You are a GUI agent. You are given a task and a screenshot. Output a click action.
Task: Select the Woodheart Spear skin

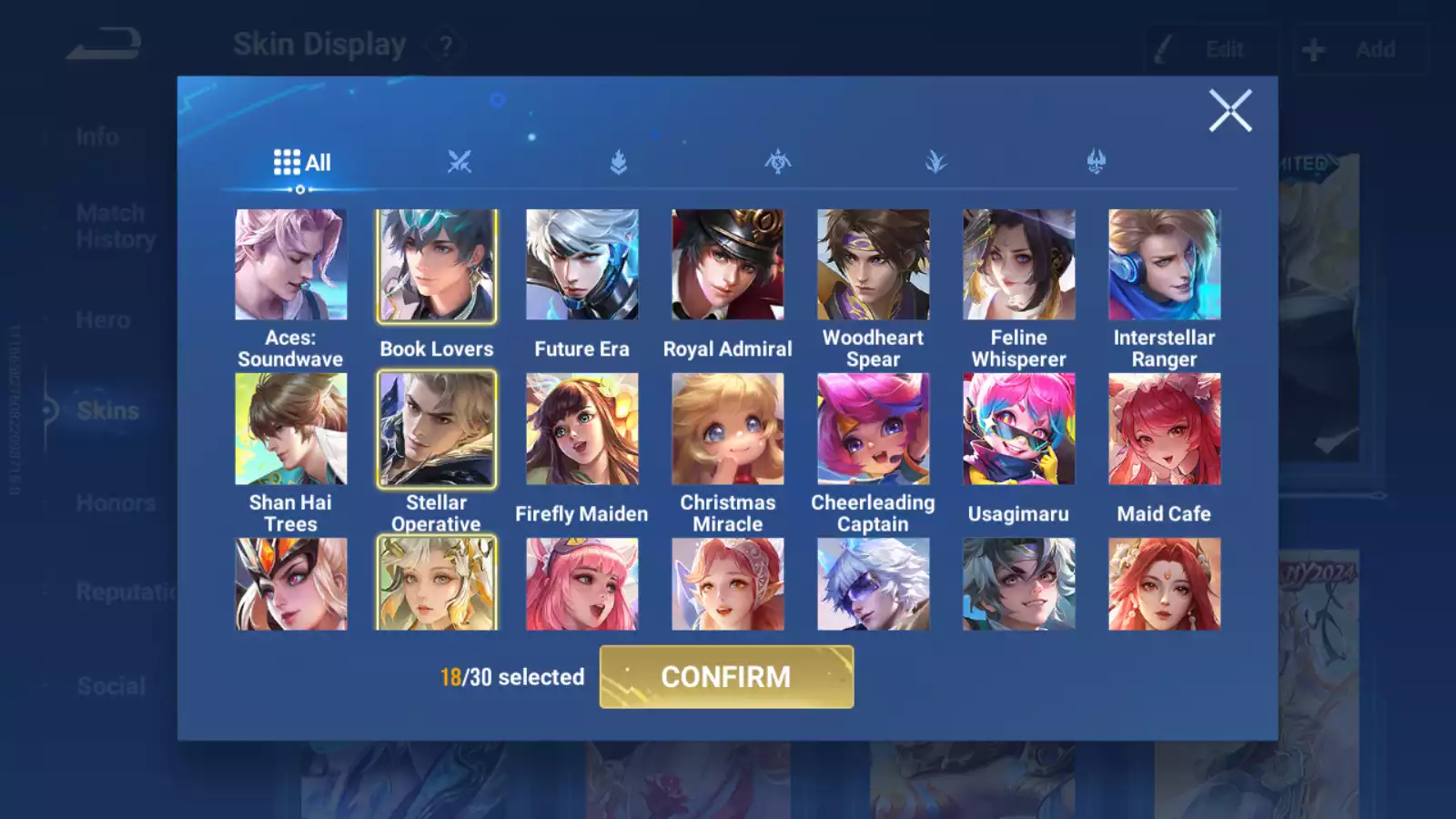pos(873,265)
